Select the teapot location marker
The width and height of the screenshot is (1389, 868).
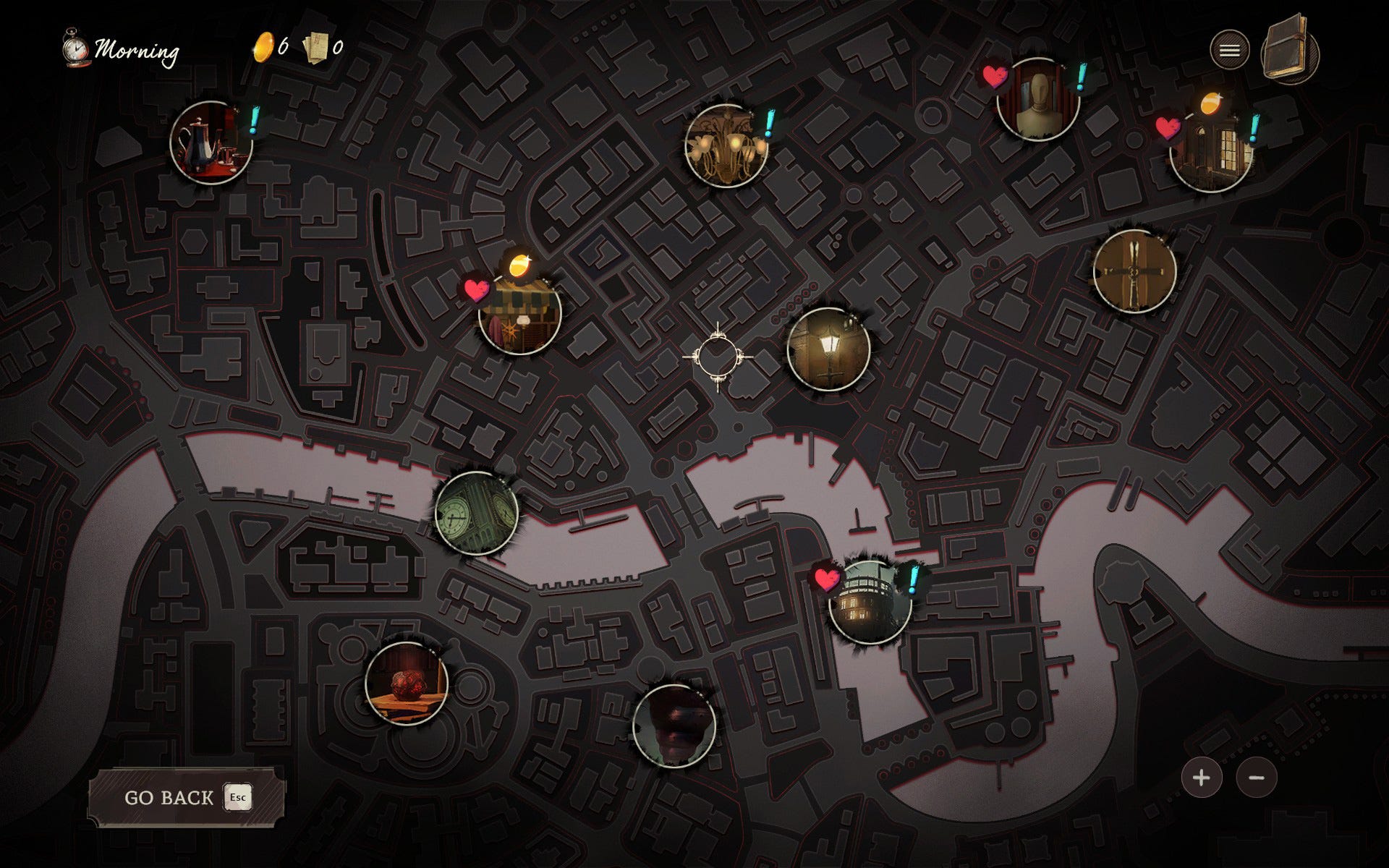pos(211,142)
